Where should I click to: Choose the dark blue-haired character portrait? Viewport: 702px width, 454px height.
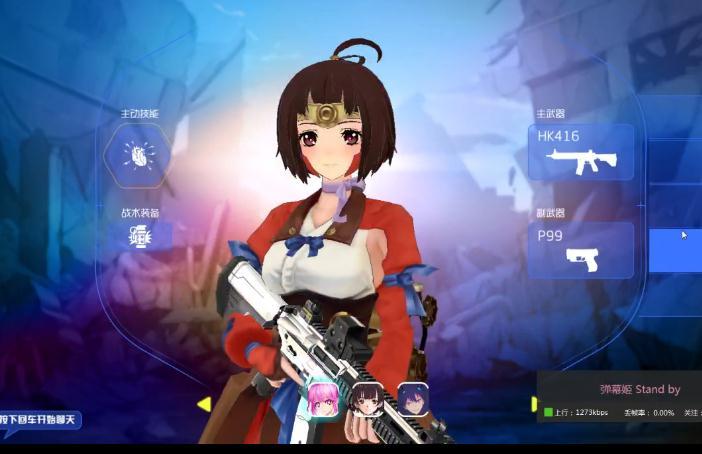tap(412, 399)
